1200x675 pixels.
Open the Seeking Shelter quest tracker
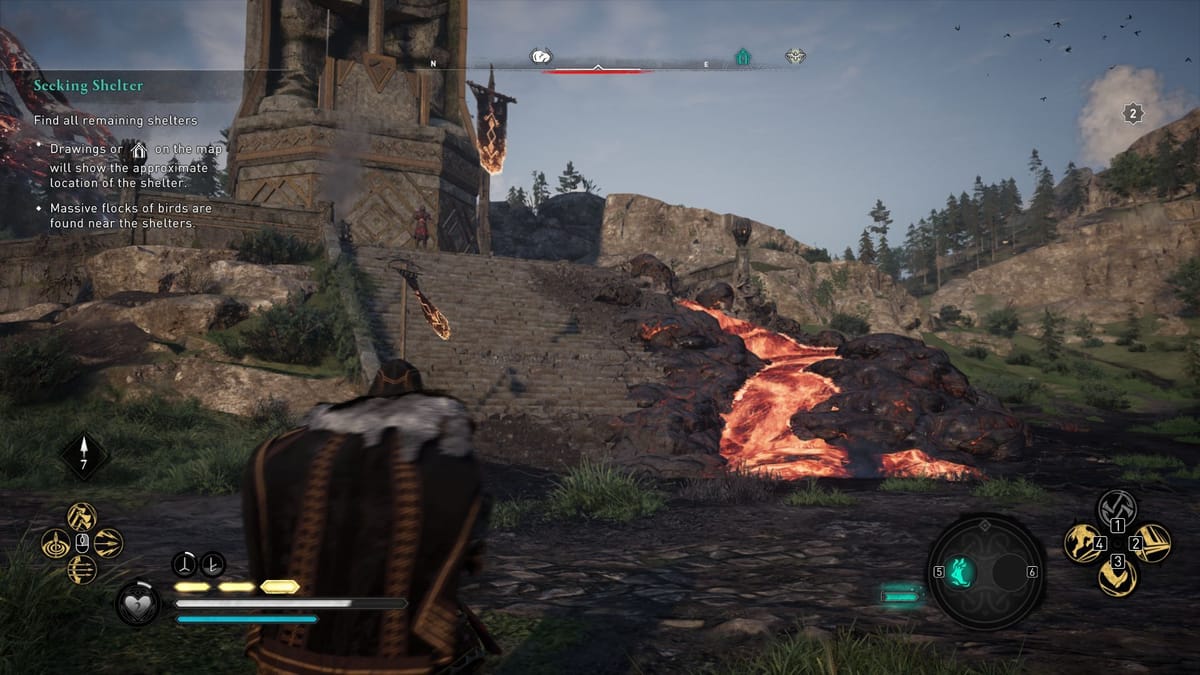(x=88, y=86)
